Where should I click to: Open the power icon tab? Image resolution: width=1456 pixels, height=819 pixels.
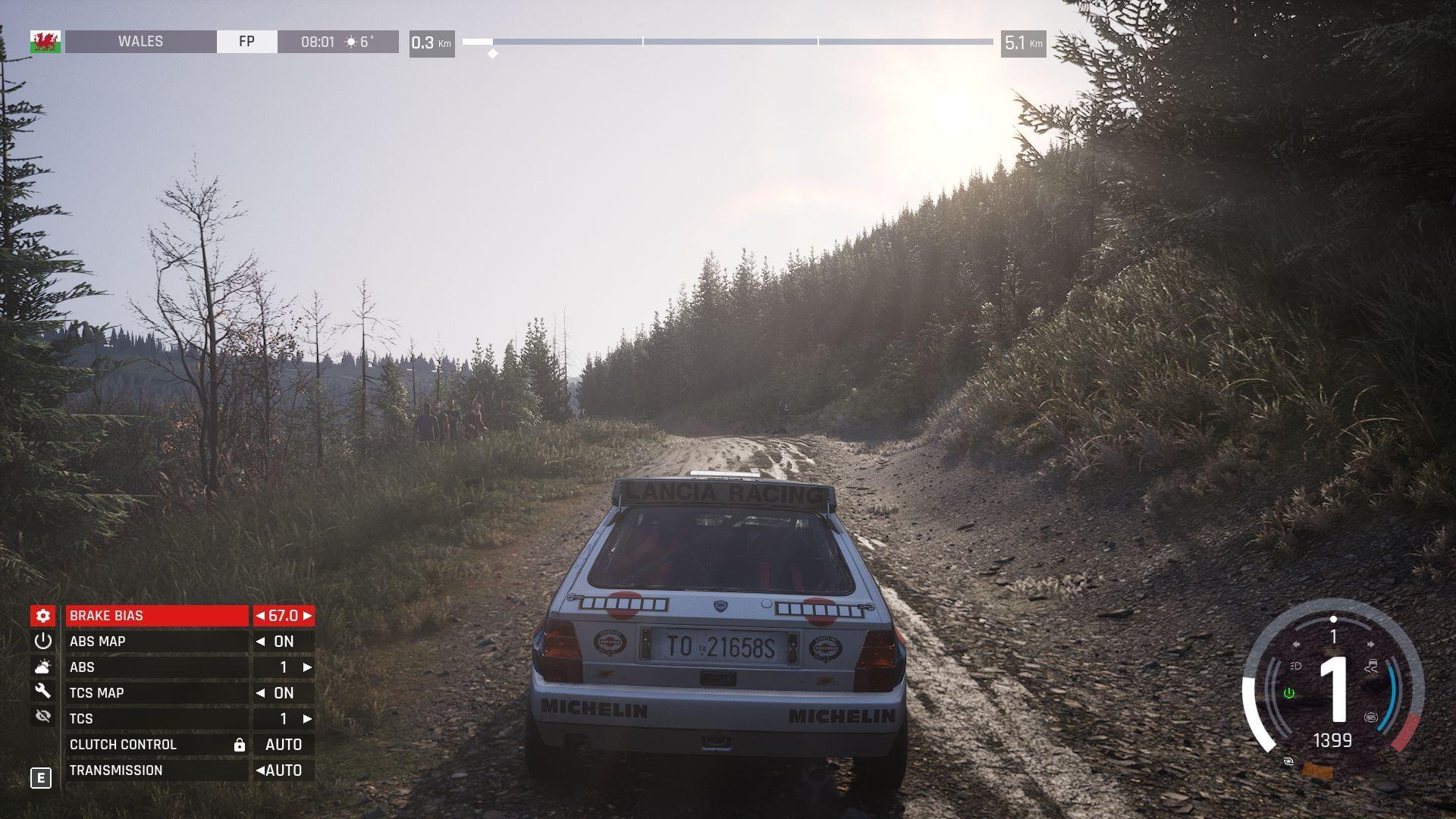tap(43, 642)
